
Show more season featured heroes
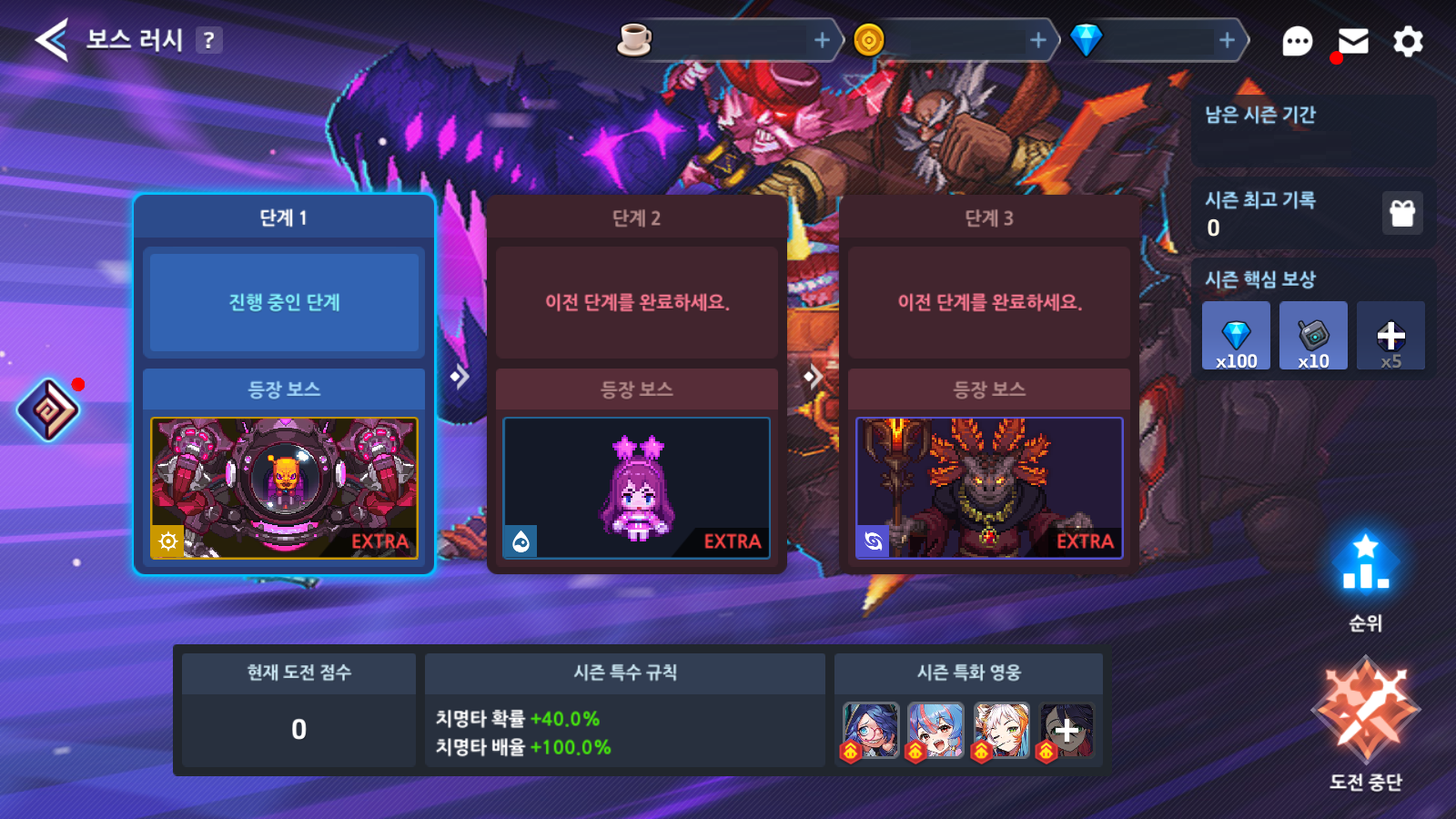click(1067, 730)
